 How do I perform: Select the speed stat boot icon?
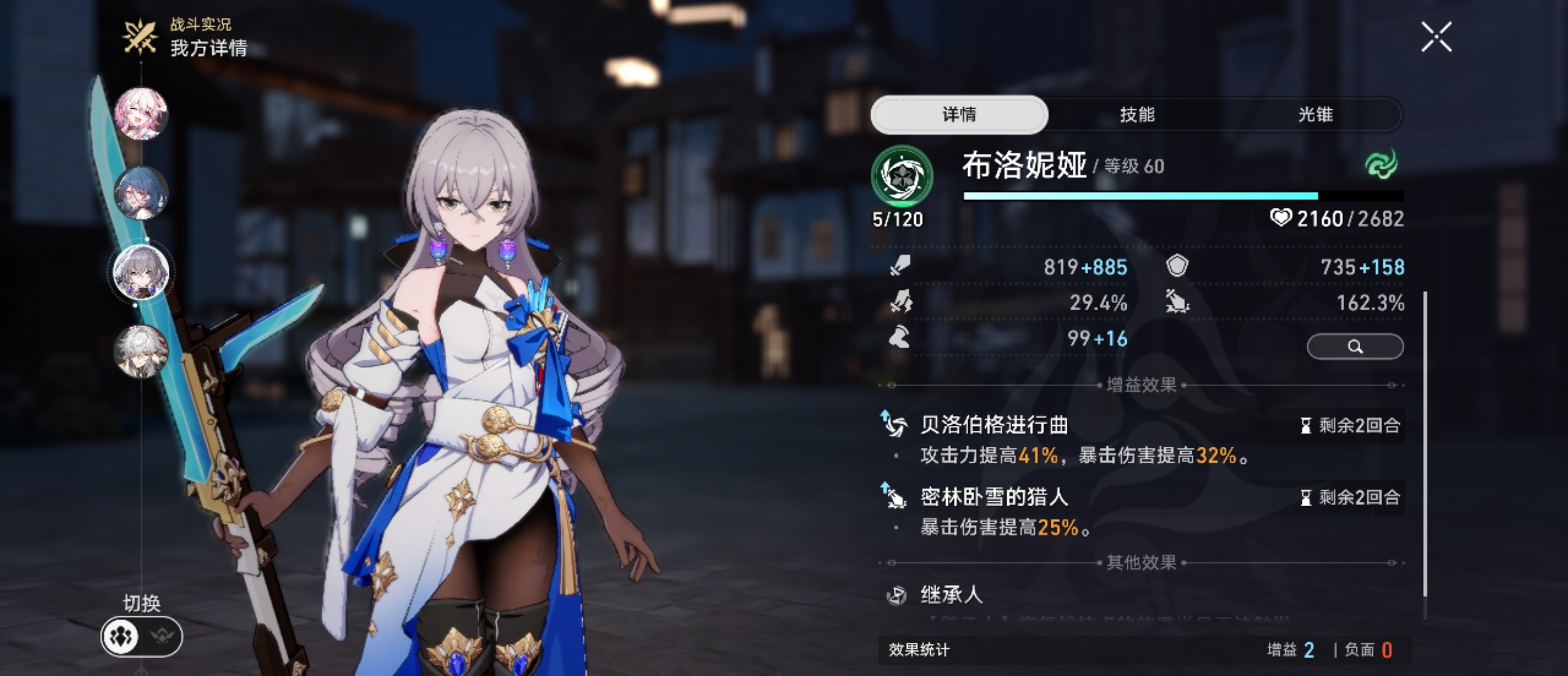click(x=900, y=339)
